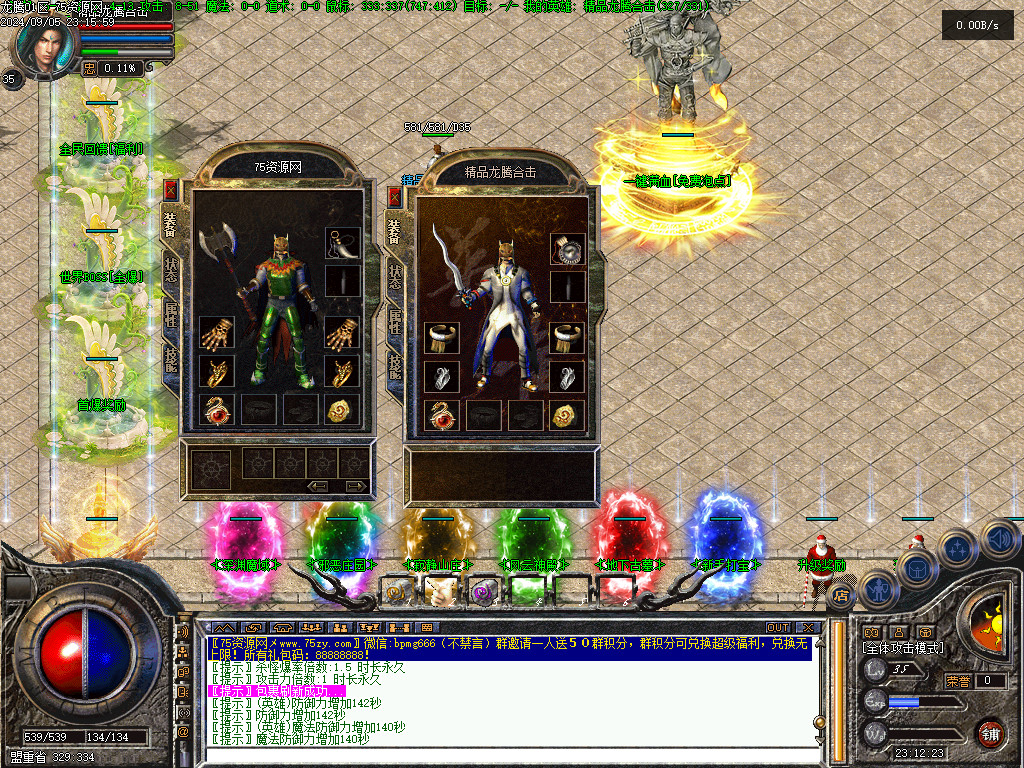This screenshot has width=1024, height=768.
Task: Close the 精品龙腾合击 hero panel
Action: point(395,195)
